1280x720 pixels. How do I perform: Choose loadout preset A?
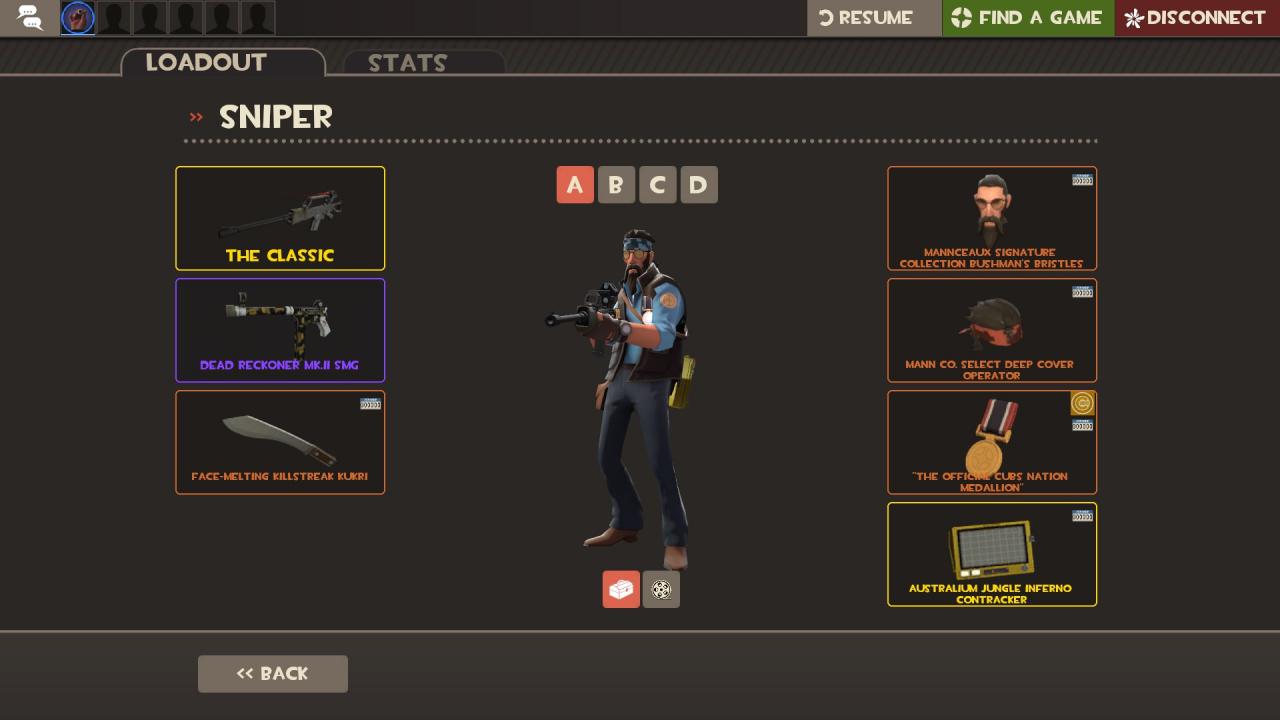575,185
